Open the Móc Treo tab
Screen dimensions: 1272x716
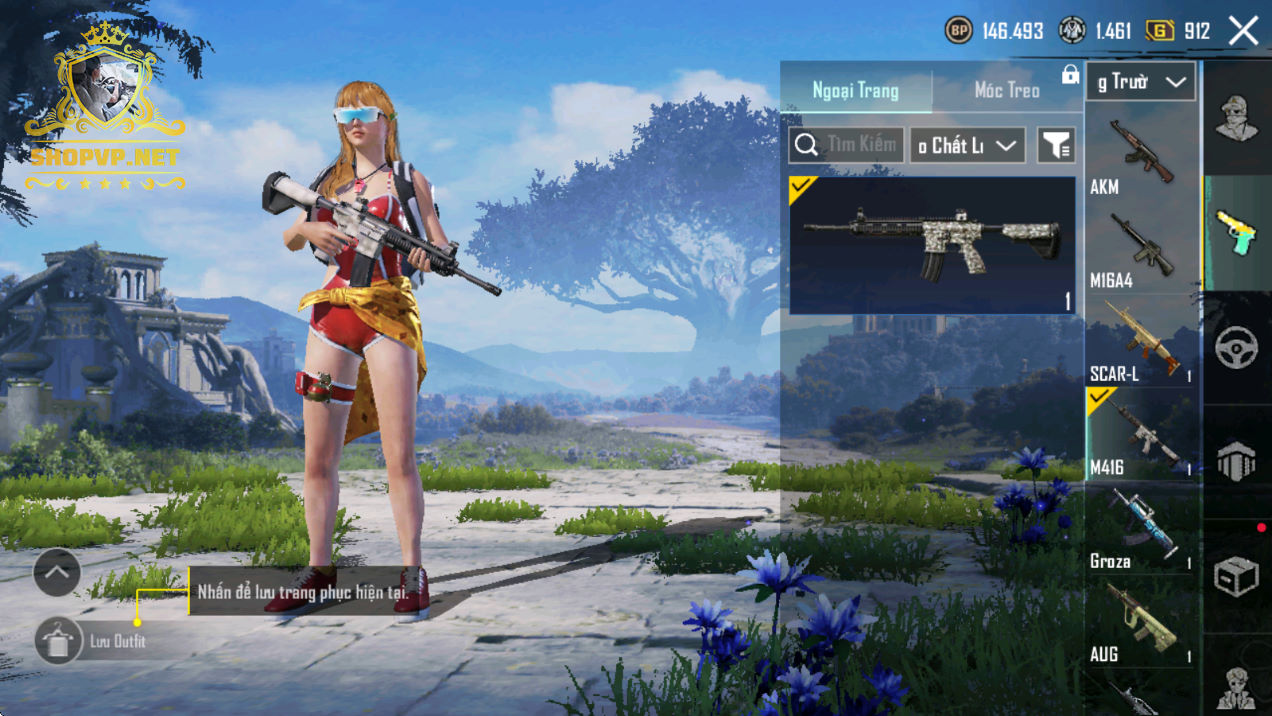pos(1006,91)
